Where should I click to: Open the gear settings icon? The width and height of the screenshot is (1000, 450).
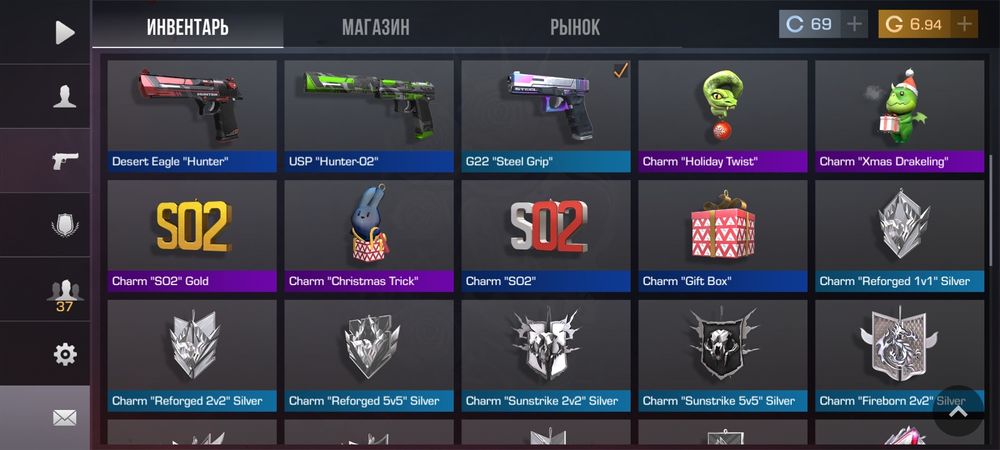coord(64,353)
